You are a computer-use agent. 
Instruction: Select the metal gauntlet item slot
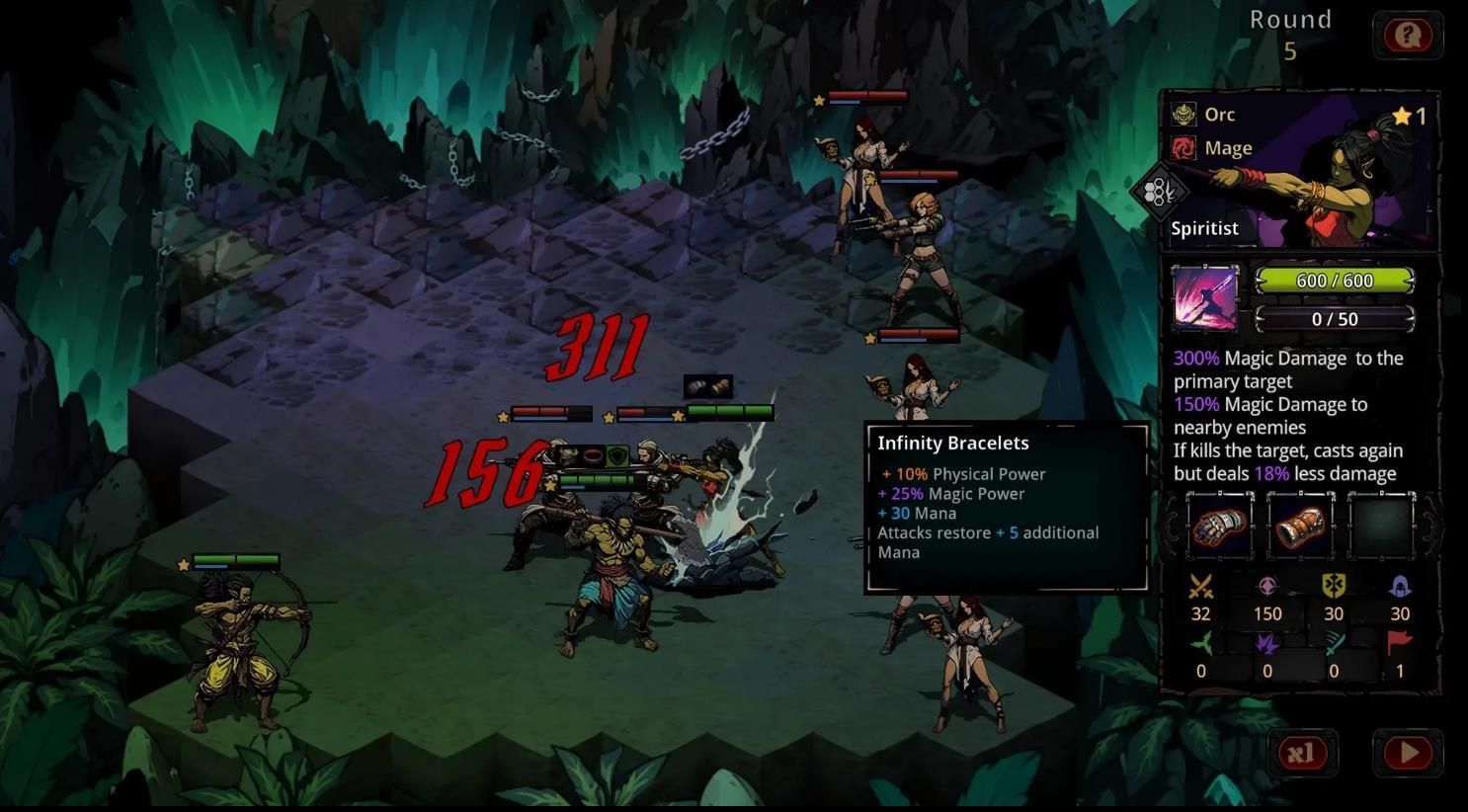(1219, 526)
